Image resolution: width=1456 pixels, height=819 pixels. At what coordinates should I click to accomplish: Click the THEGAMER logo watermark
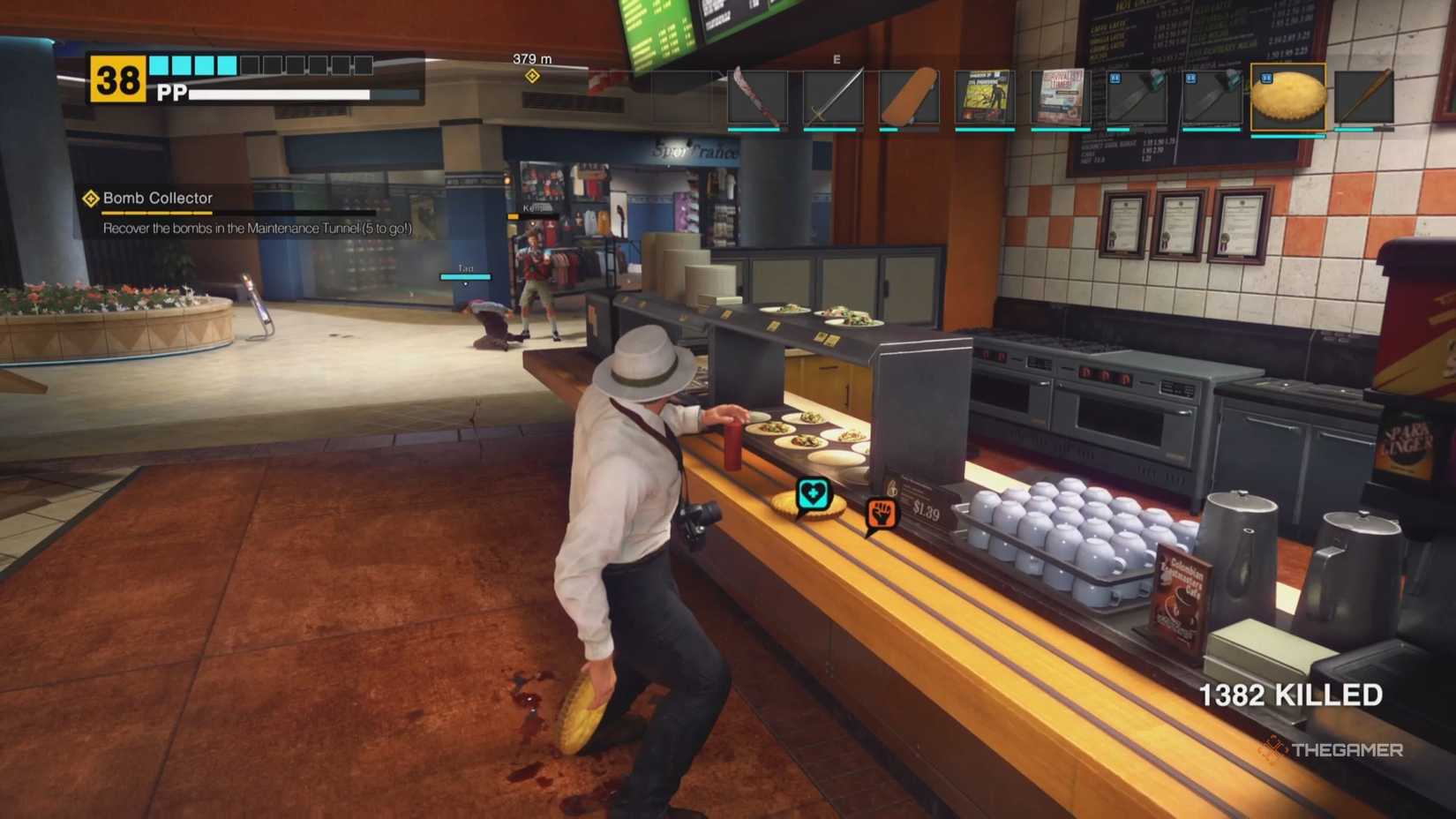point(1339,750)
